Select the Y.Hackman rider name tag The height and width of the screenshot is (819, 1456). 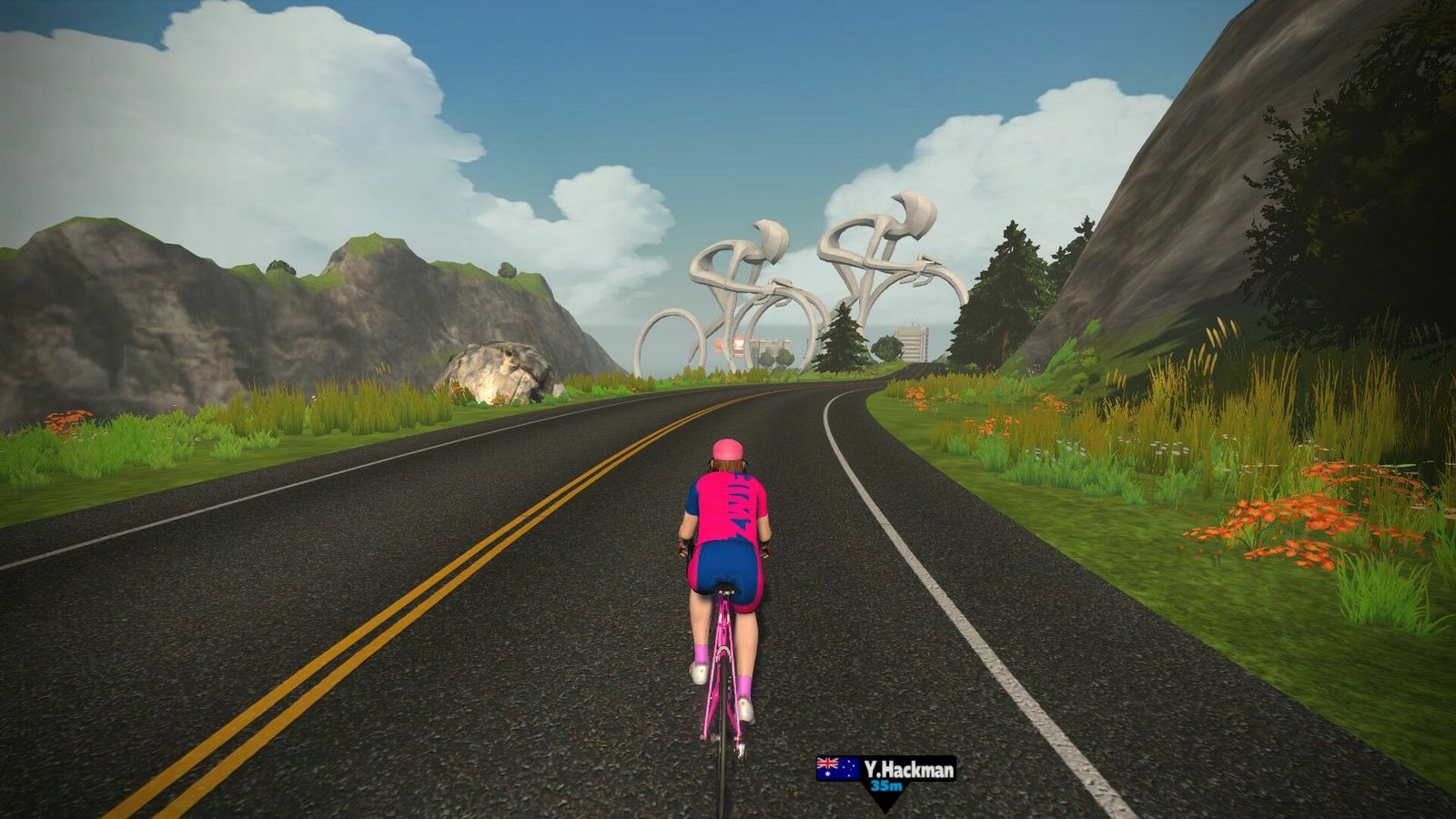click(x=885, y=772)
